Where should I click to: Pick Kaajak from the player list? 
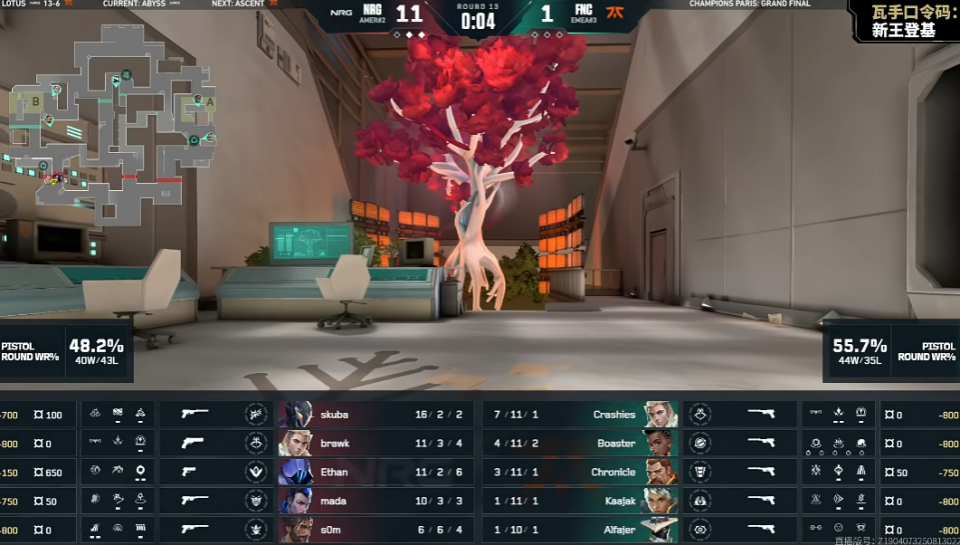tap(580, 501)
